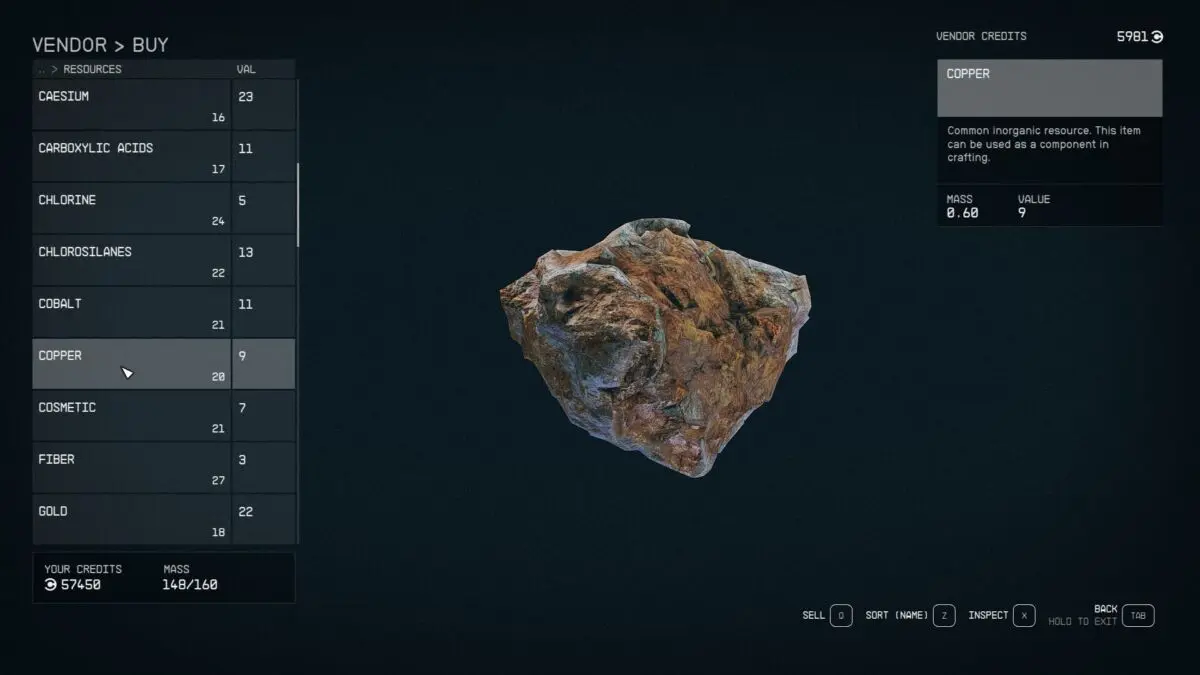Image resolution: width=1200 pixels, height=675 pixels.
Task: Buy from the Copper row
Action: pyautogui.click(x=131, y=364)
